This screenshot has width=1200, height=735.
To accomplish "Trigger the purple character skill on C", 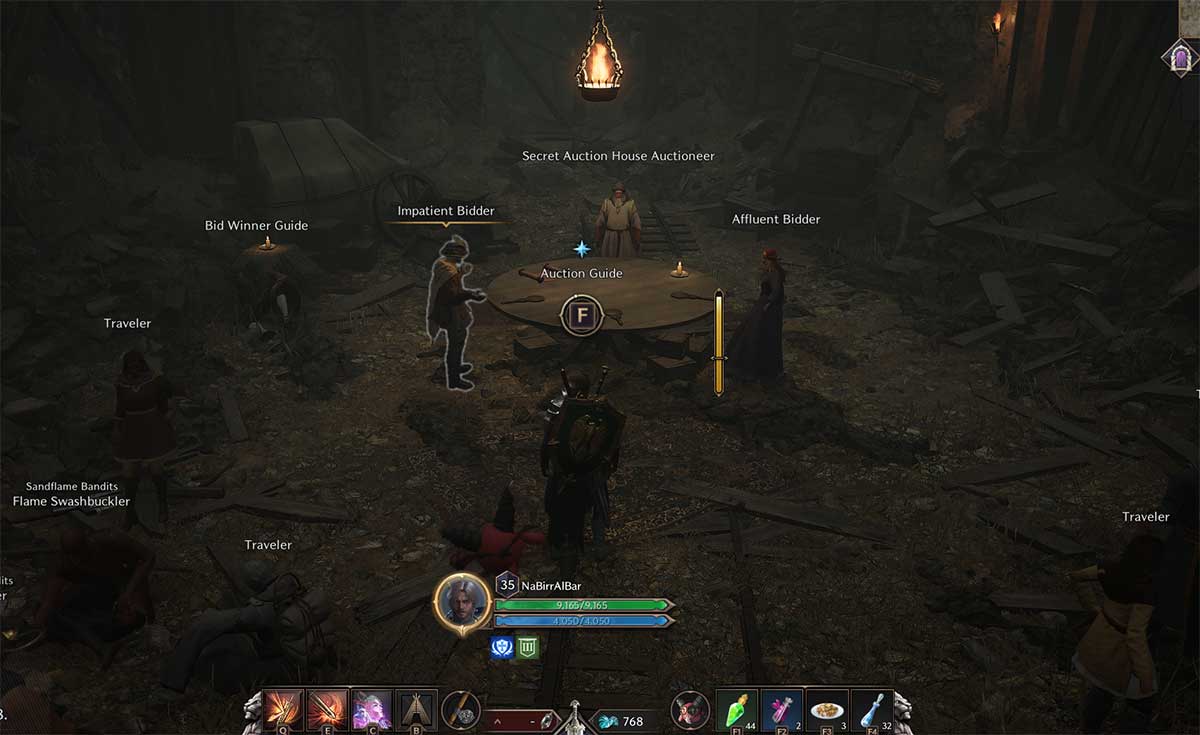I will (372, 709).
